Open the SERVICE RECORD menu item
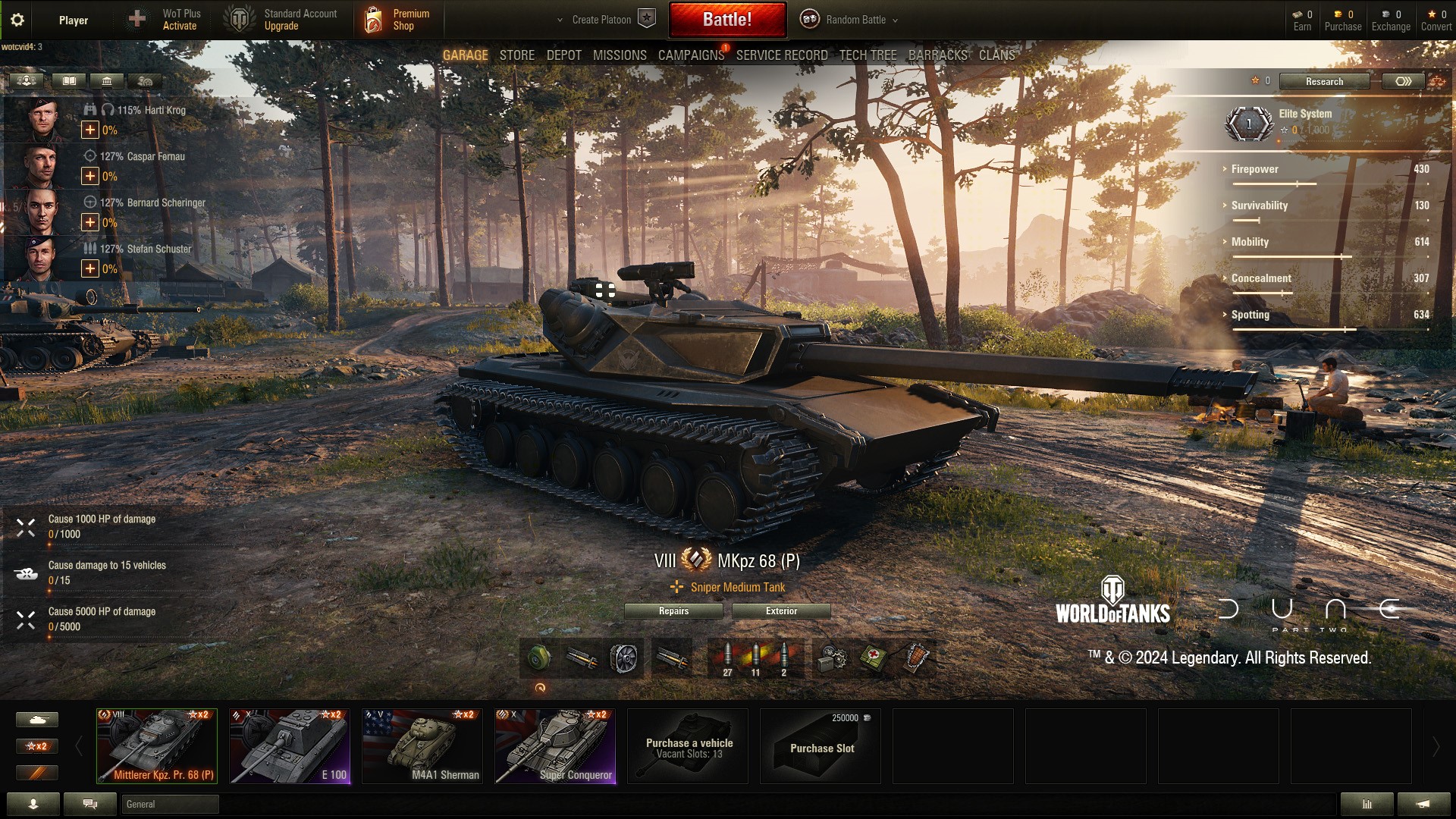 point(781,55)
